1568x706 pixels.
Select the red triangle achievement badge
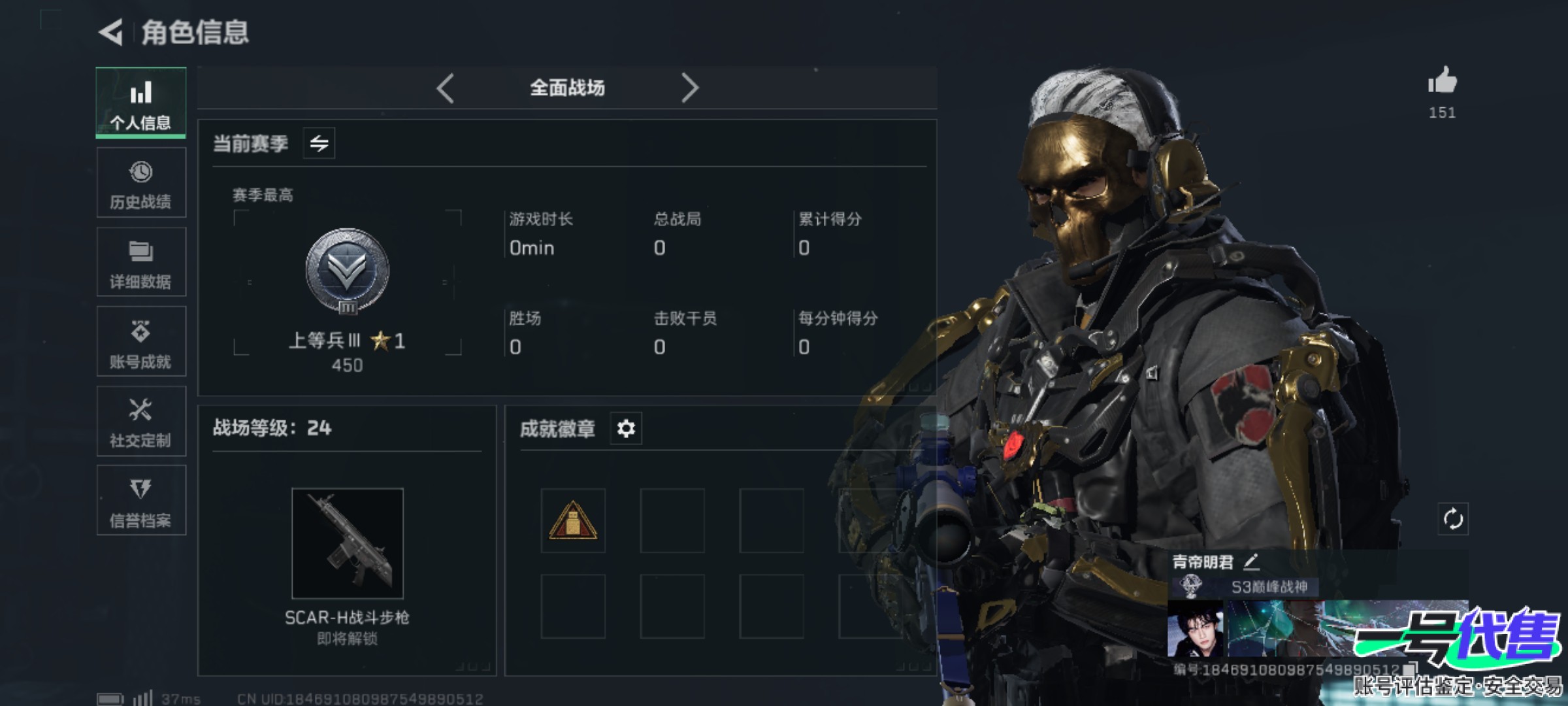click(573, 520)
